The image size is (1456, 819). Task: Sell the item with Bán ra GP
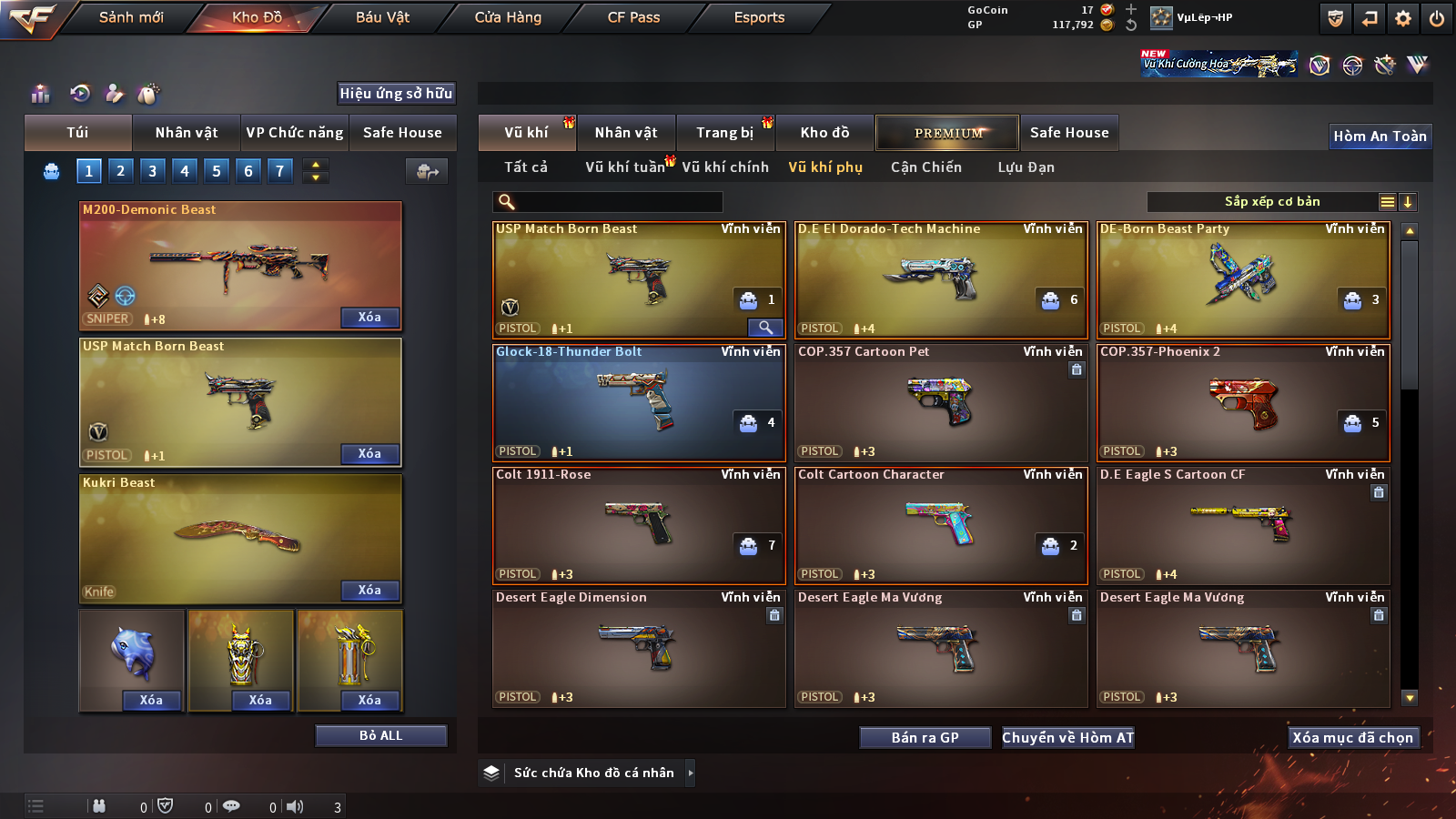(x=925, y=738)
